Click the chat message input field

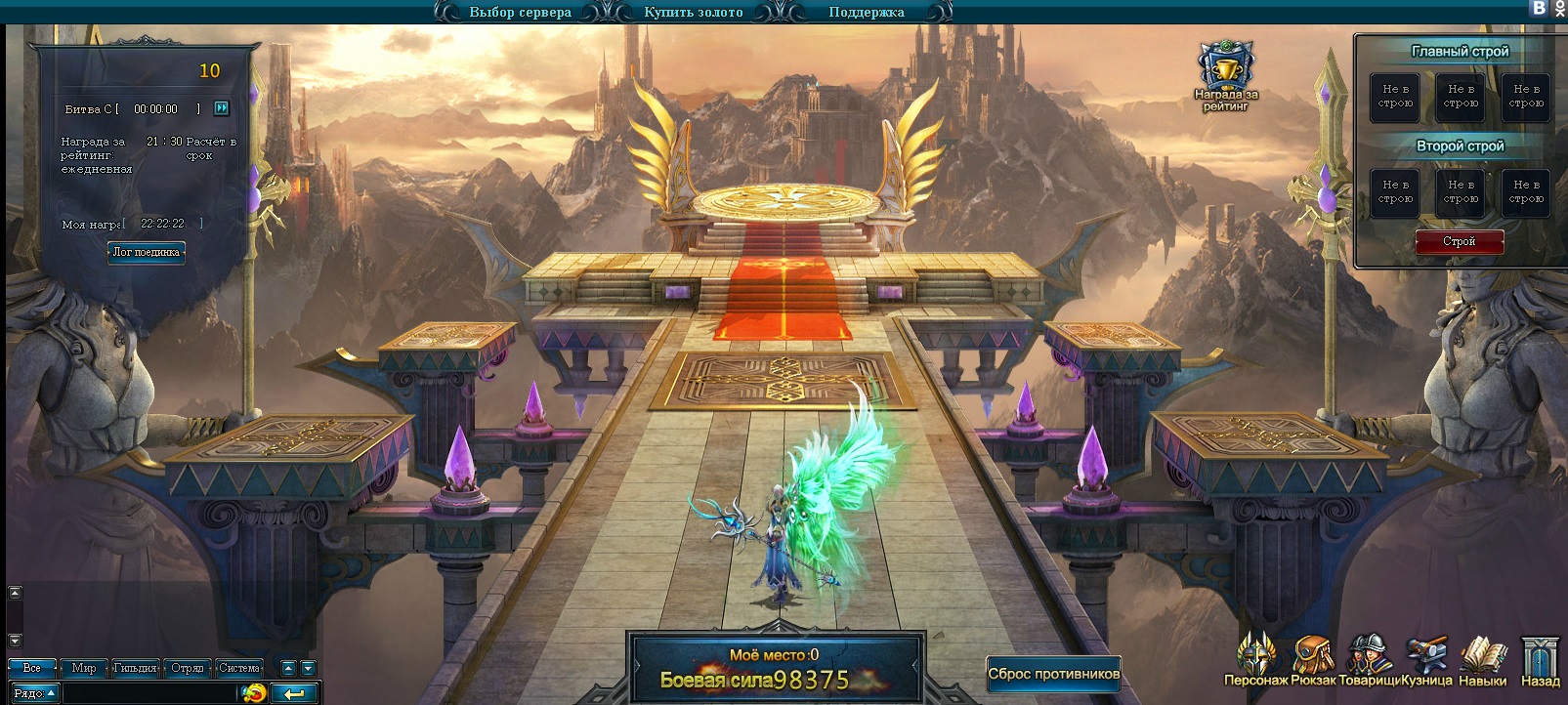click(151, 693)
